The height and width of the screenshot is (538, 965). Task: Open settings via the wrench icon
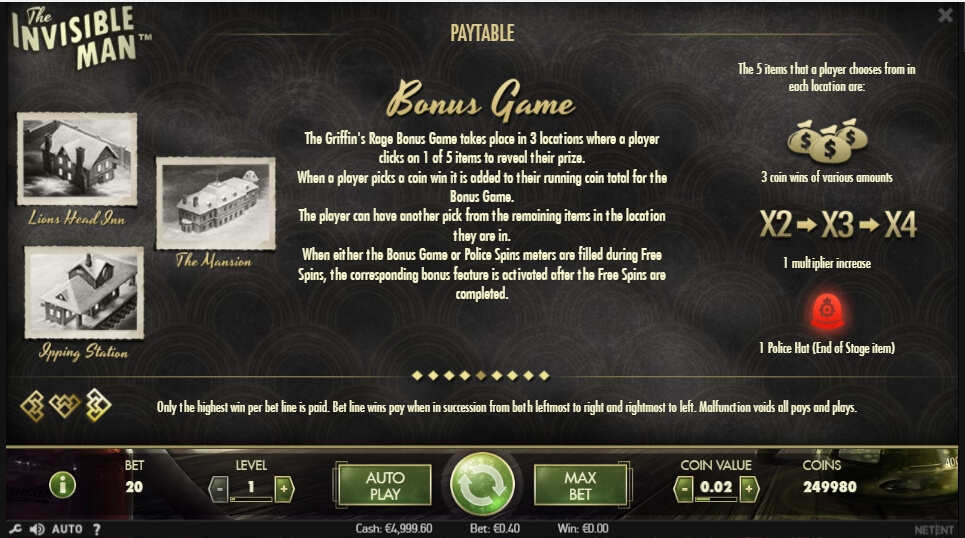coord(15,528)
